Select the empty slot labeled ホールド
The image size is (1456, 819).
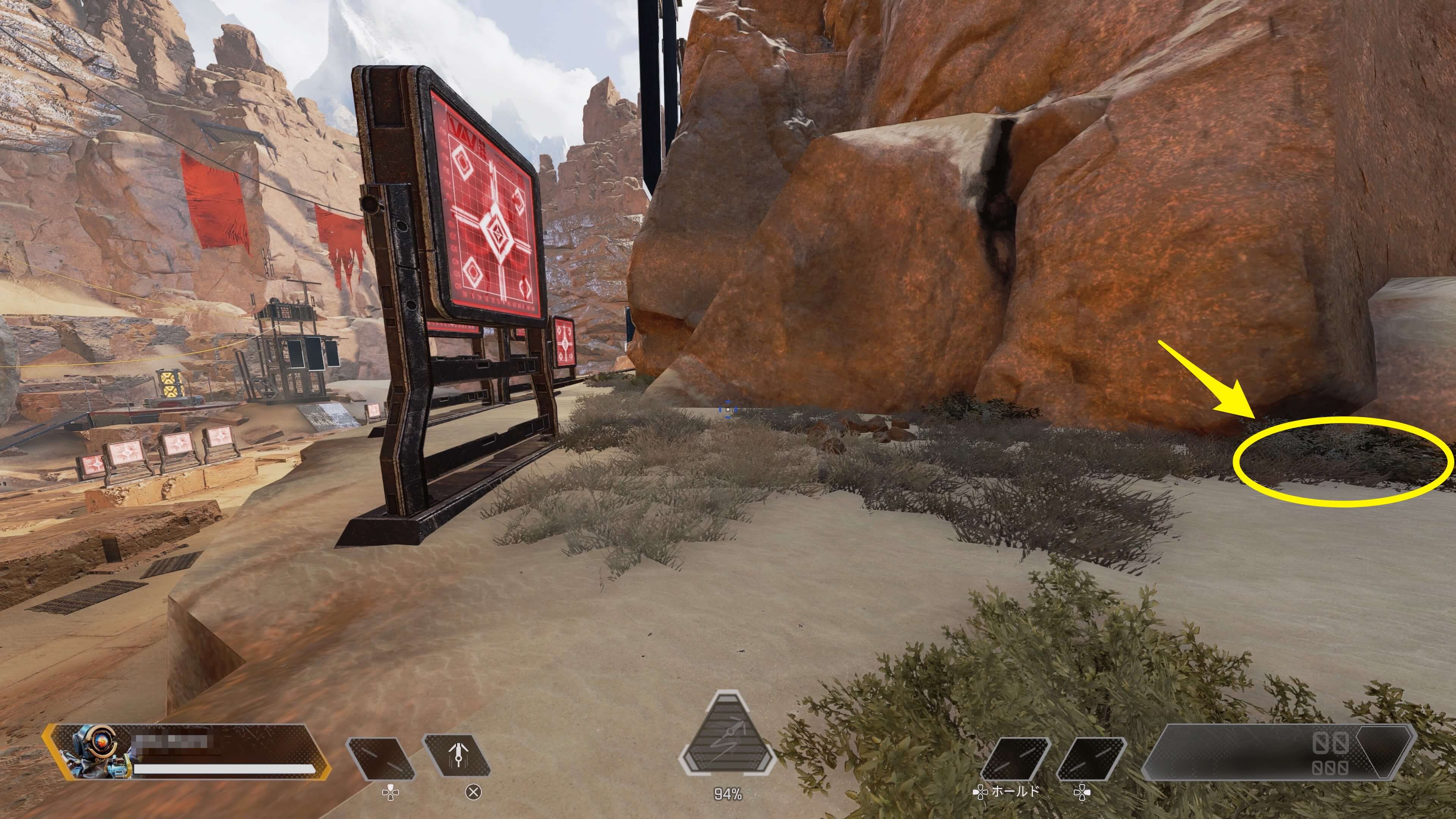tap(1014, 758)
